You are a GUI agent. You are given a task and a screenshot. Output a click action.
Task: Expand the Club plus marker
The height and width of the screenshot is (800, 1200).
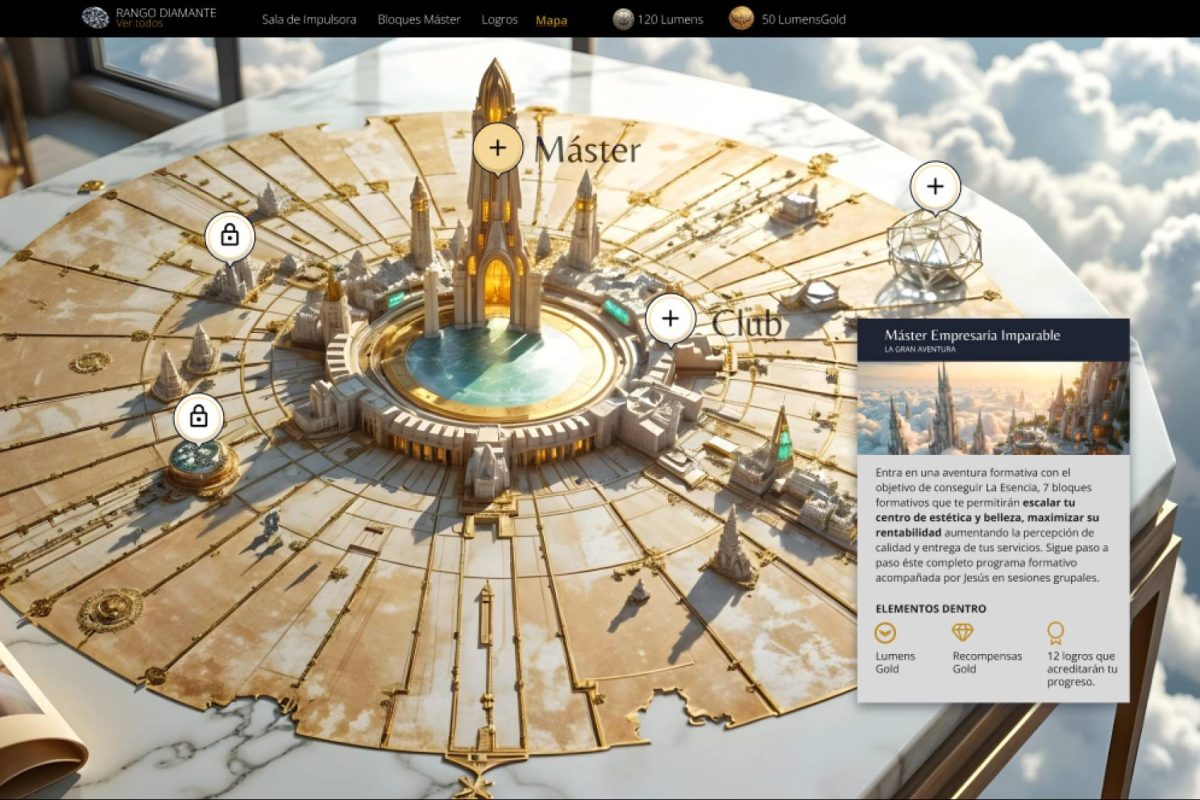(x=670, y=320)
